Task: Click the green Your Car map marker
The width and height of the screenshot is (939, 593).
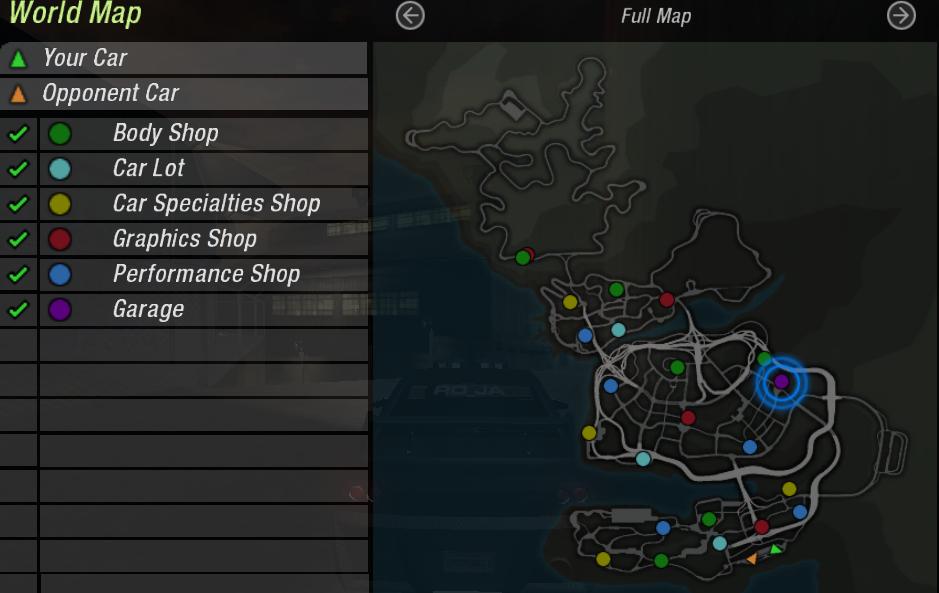Action: click(x=775, y=549)
